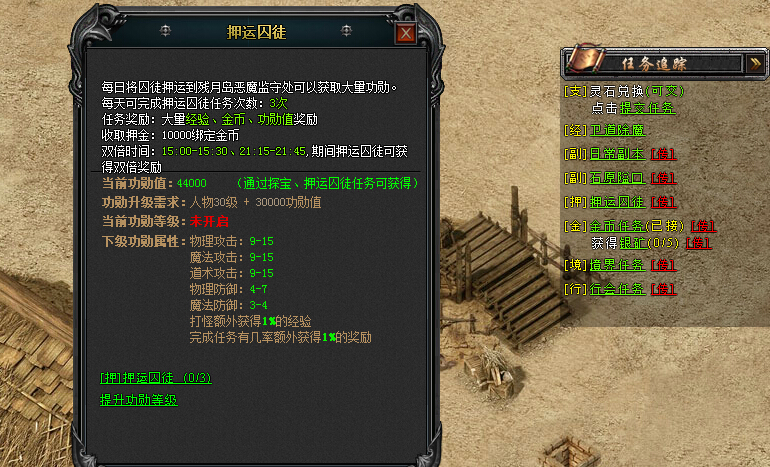Start the [押]押运囚徒 (0/3) escort task

pos(155,378)
